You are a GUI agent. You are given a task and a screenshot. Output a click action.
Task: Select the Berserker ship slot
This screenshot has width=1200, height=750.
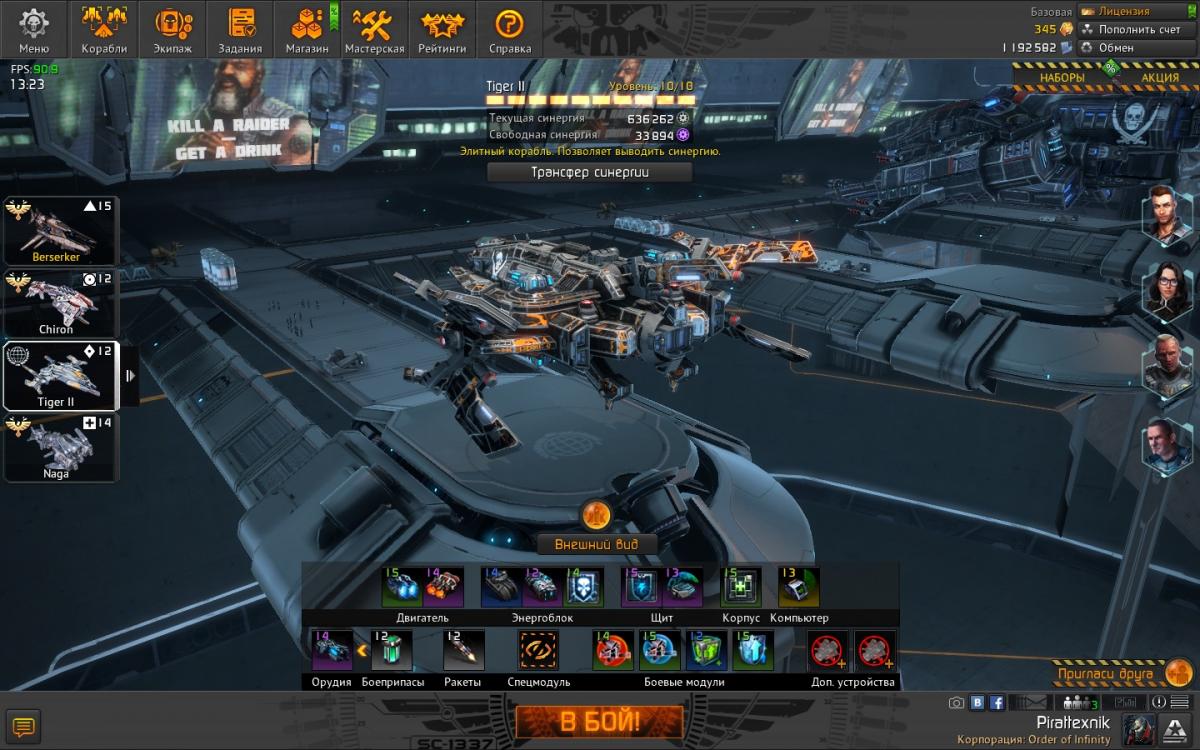pos(60,230)
